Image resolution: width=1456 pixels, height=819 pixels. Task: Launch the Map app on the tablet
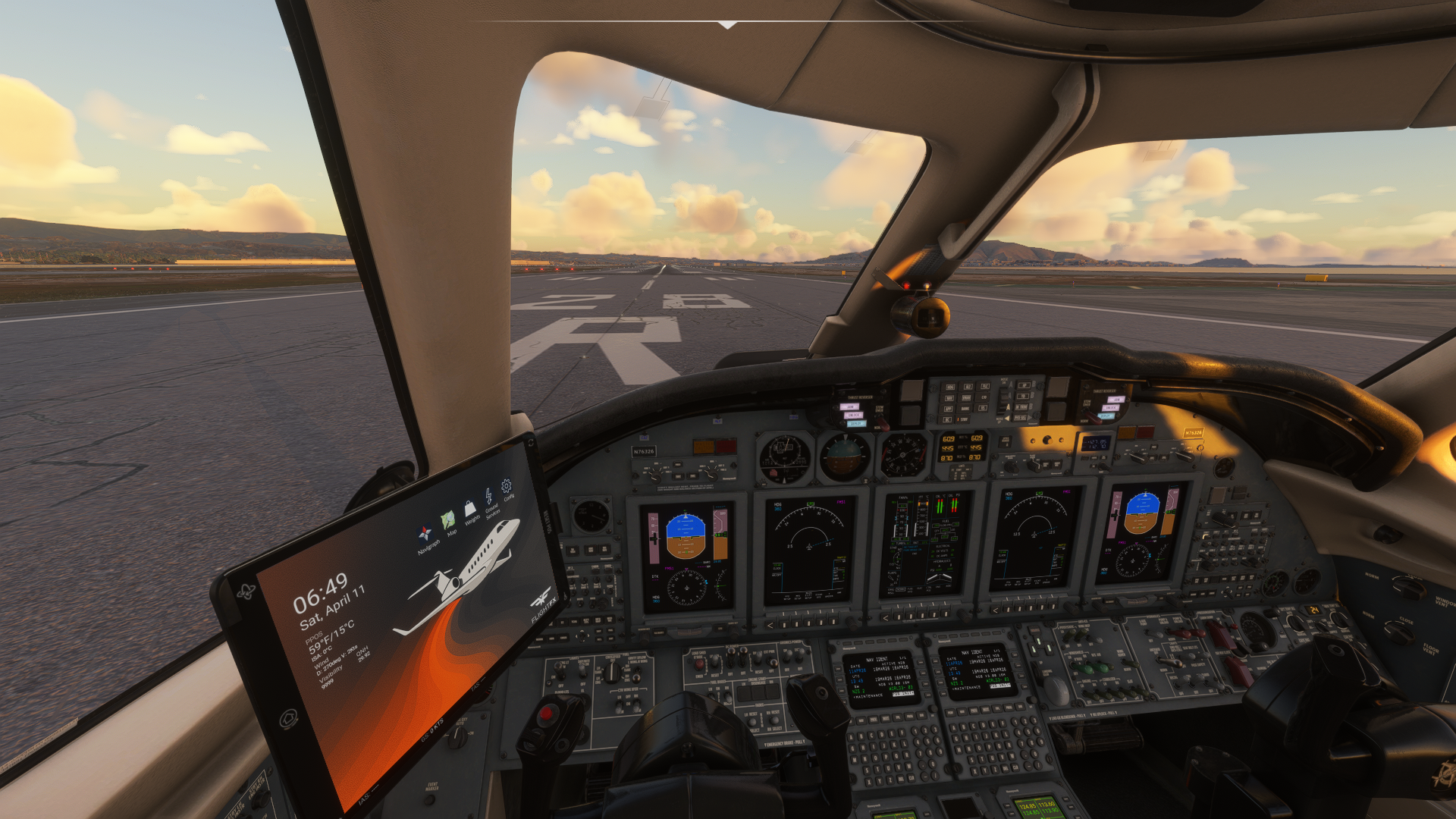tap(448, 519)
